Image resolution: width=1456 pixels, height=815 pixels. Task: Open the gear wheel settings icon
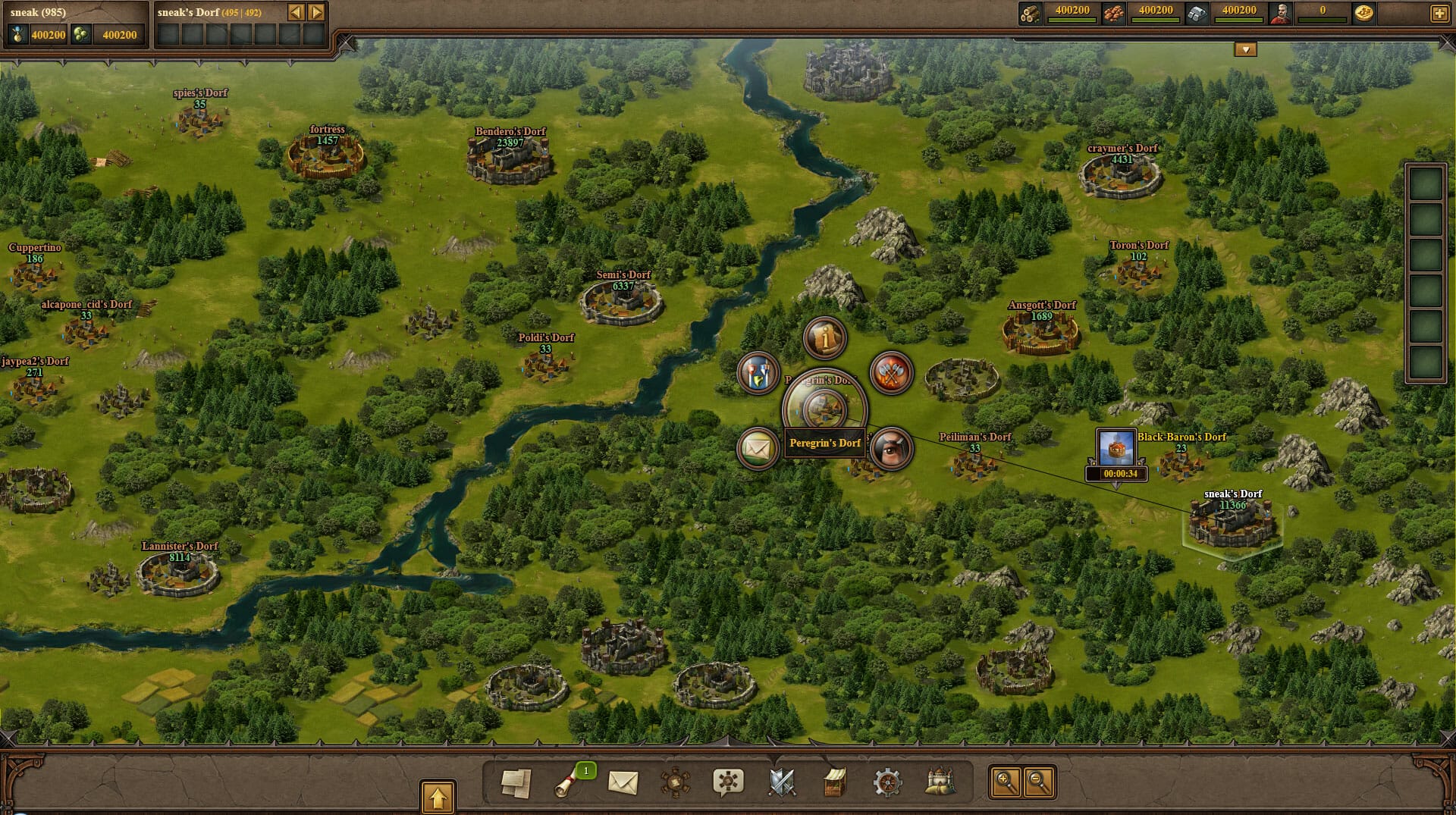tap(887, 782)
